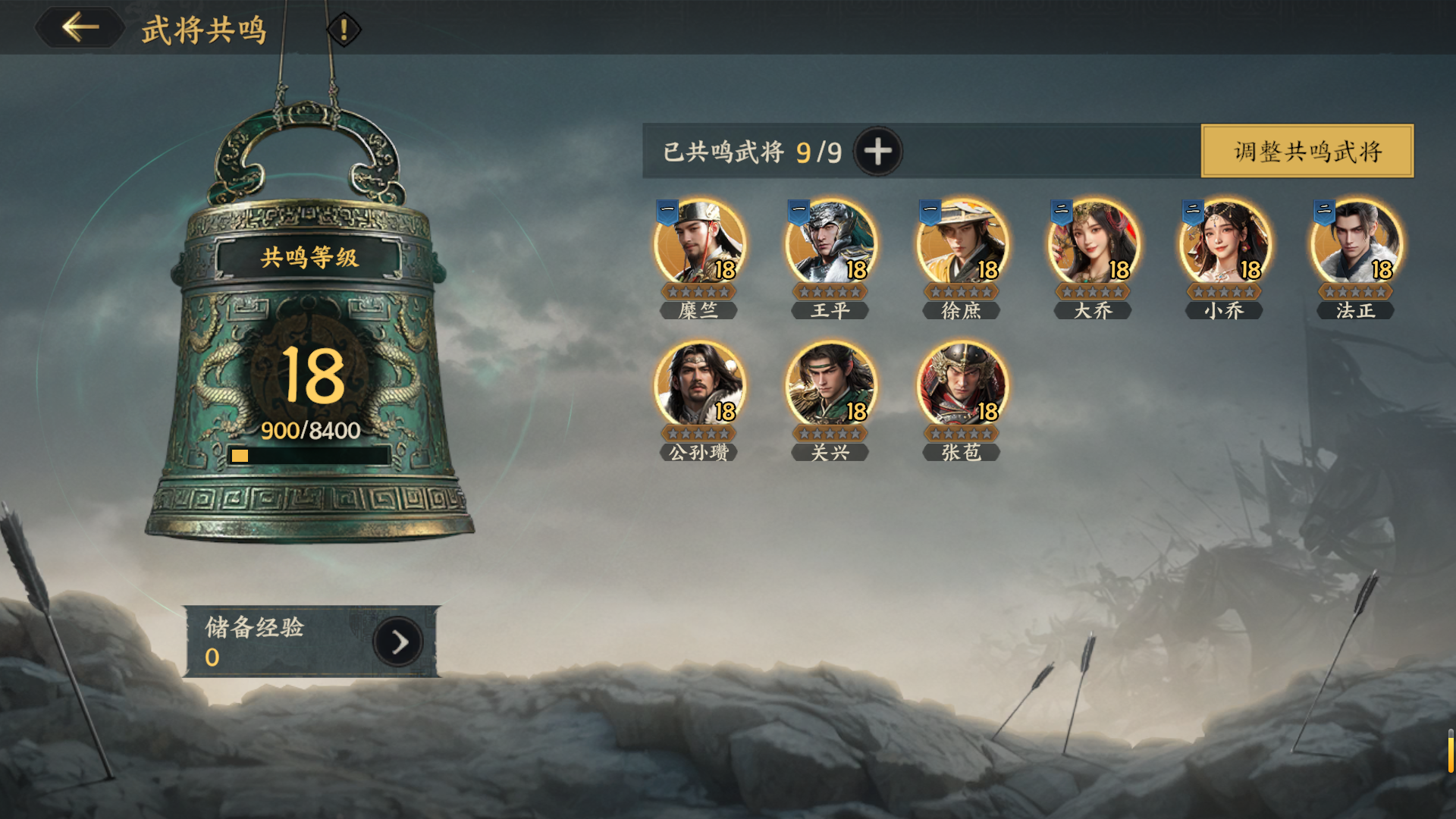Click 调整共鸣武将 adjust button
Screen dimensions: 1456x819
[x=1307, y=152]
